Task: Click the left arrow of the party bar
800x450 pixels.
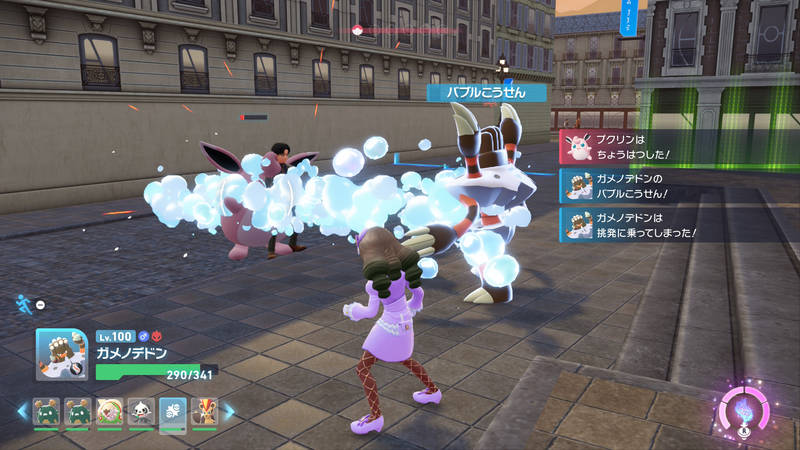Action: 22,411
